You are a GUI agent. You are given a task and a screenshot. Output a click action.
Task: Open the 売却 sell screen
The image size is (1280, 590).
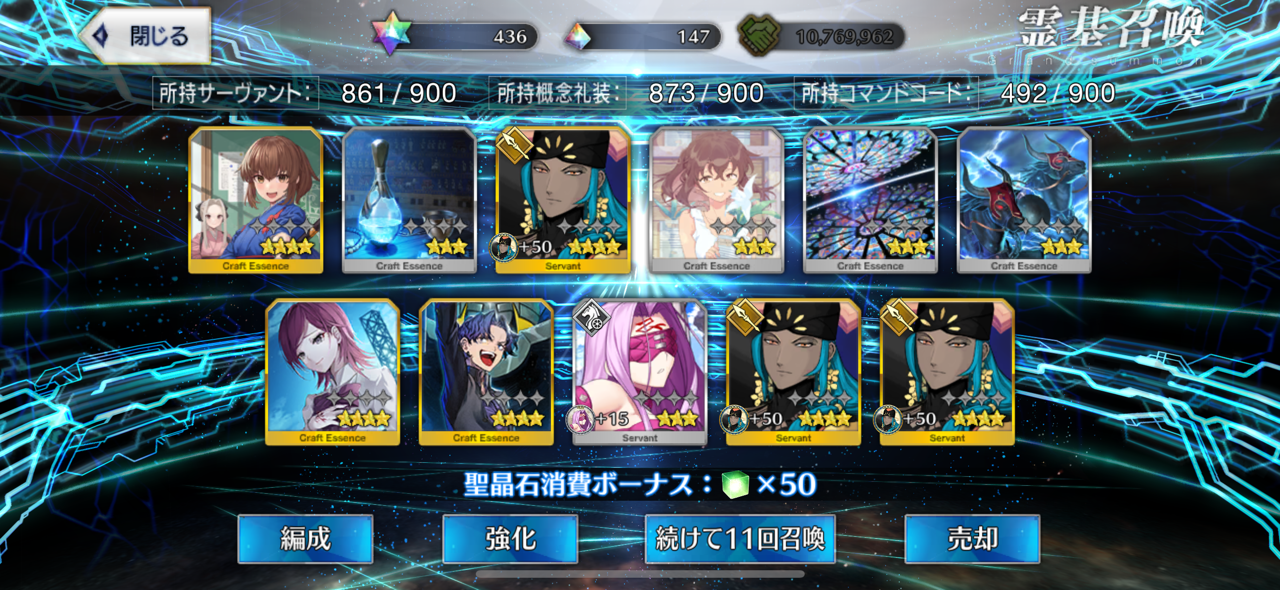(972, 539)
